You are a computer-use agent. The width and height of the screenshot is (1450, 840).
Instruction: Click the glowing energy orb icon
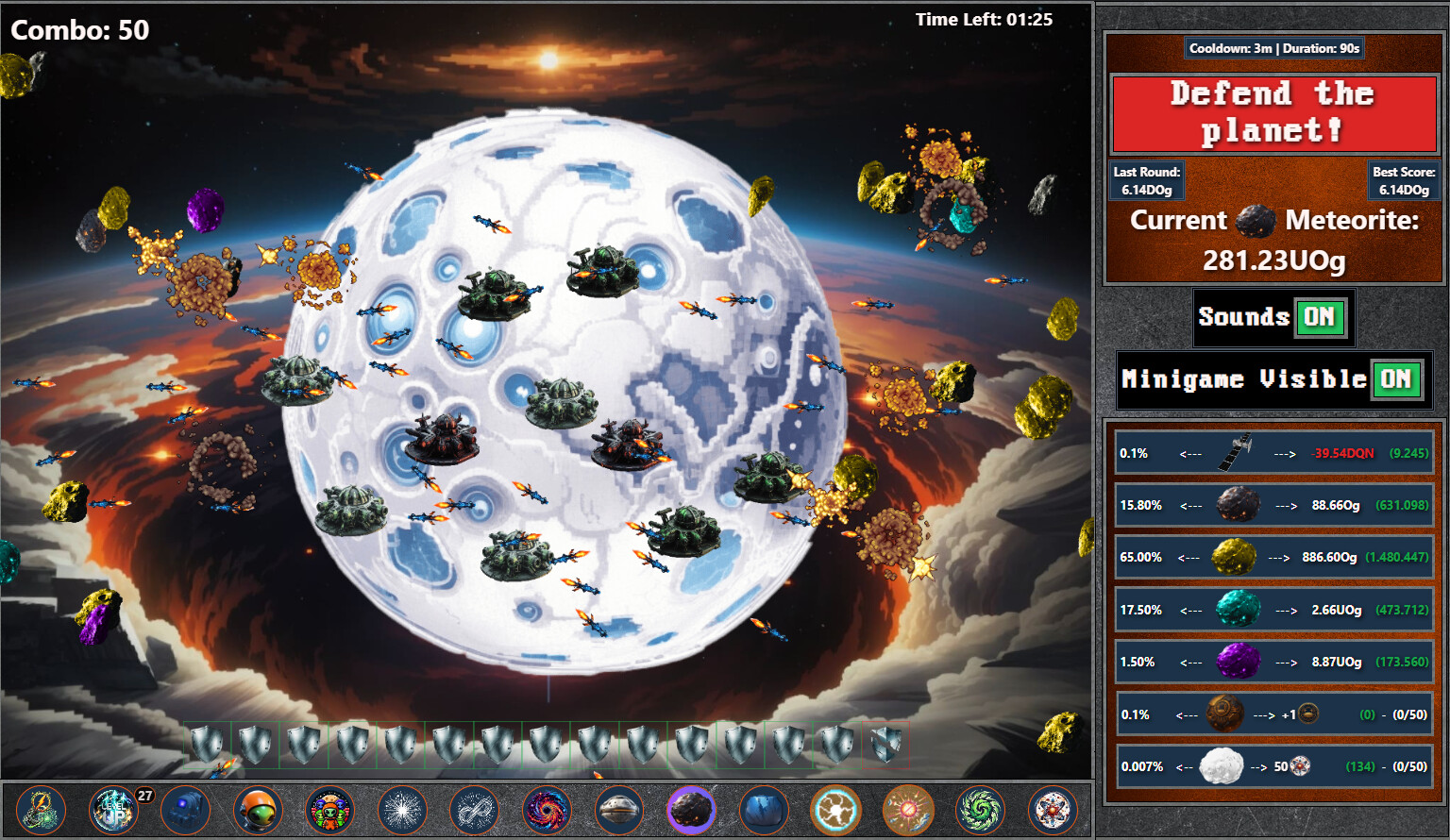(x=836, y=809)
